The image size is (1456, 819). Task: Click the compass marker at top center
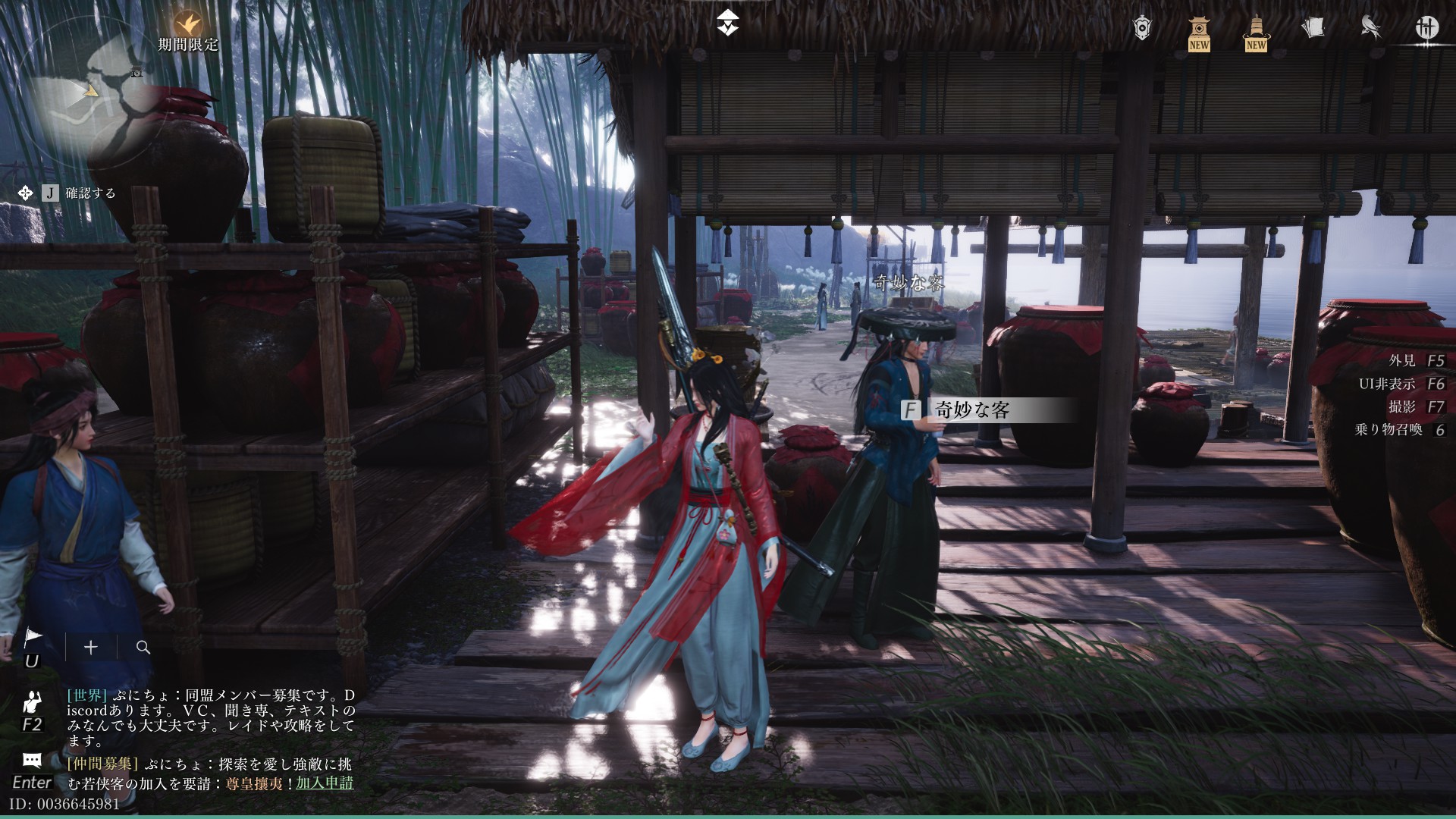pyautogui.click(x=728, y=24)
